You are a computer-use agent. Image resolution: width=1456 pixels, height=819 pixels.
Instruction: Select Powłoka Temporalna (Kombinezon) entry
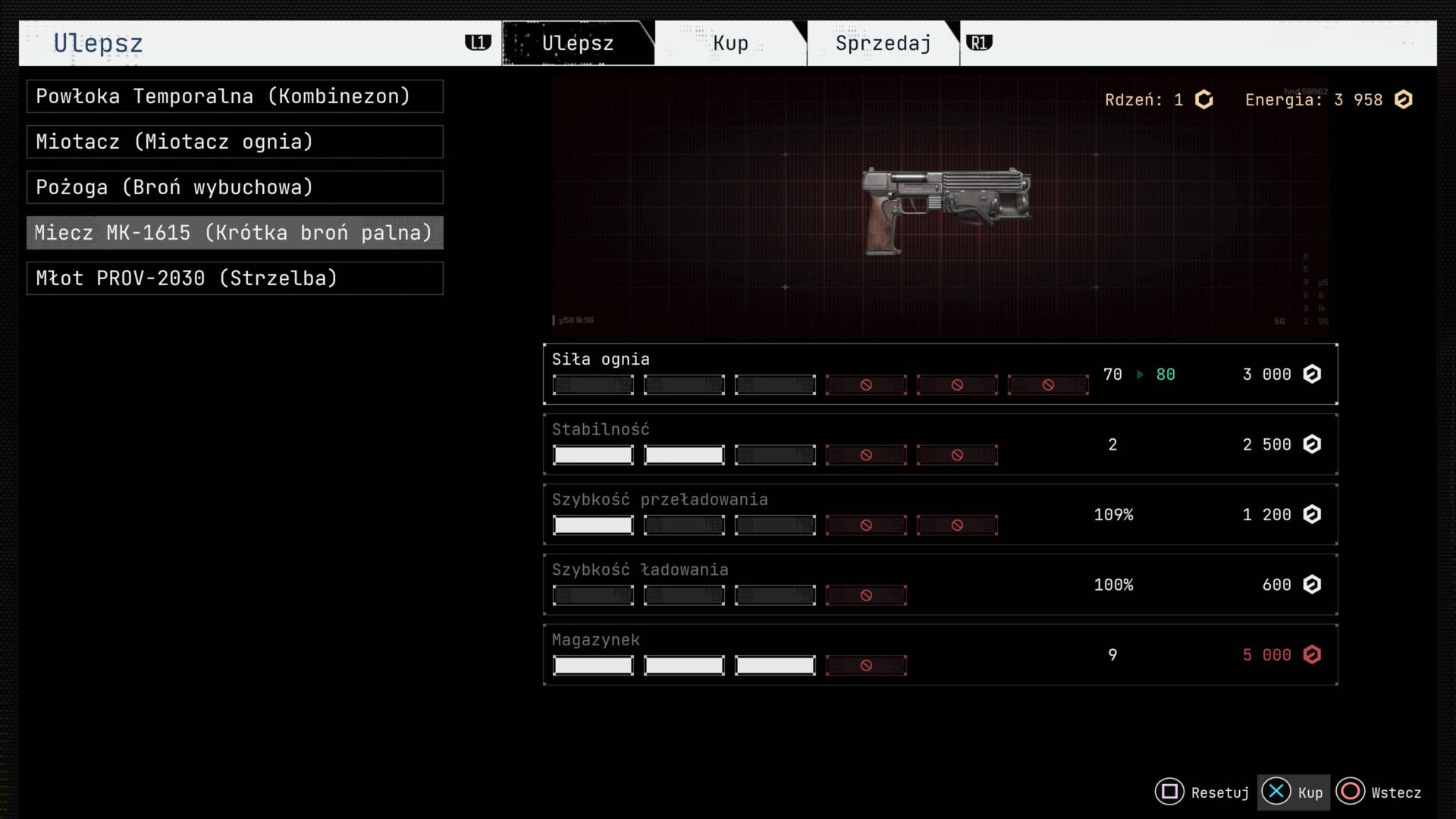click(235, 96)
